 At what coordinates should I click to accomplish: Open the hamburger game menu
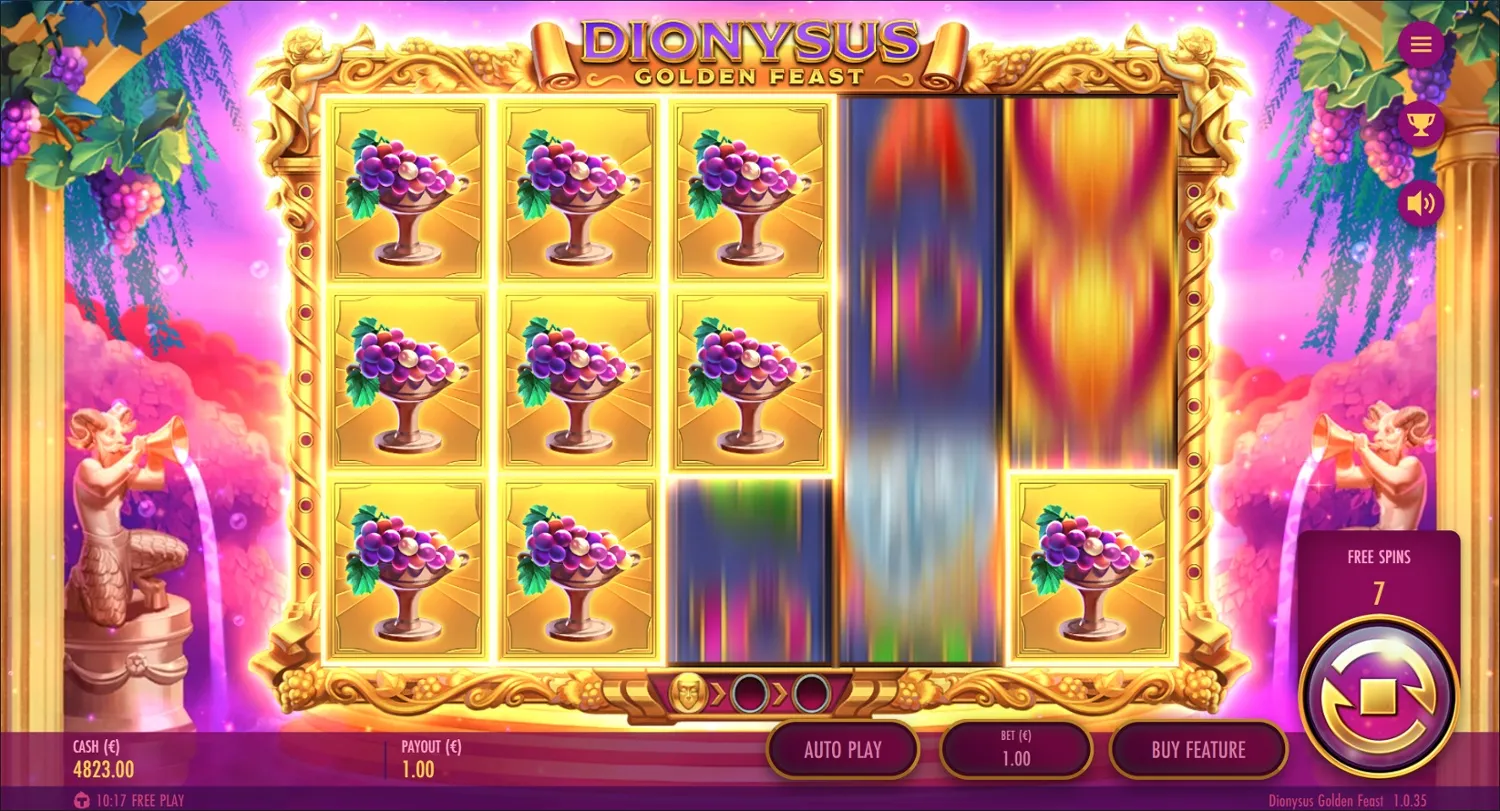[x=1421, y=44]
